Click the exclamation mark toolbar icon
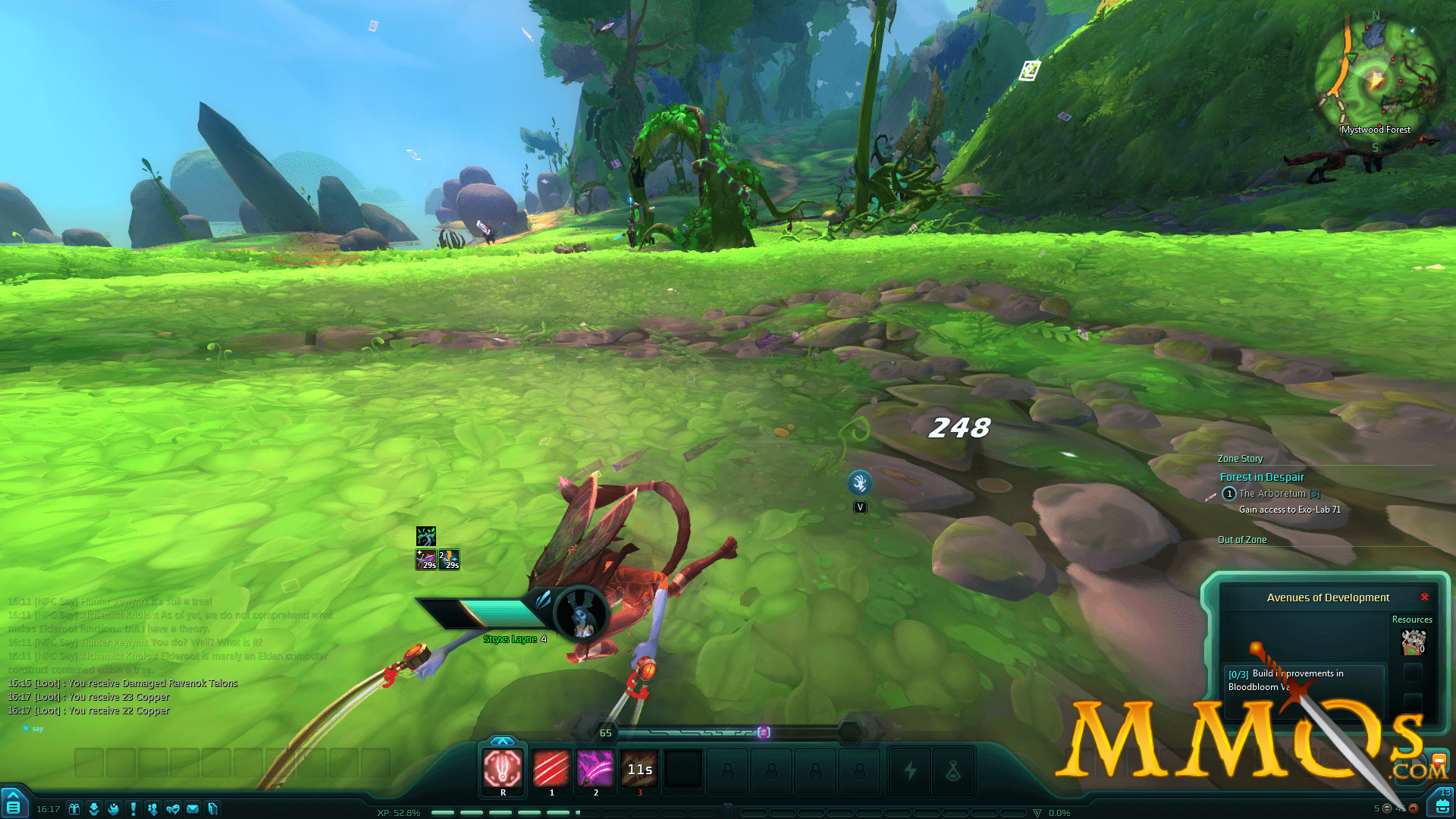This screenshot has height=819, width=1456. click(x=133, y=809)
